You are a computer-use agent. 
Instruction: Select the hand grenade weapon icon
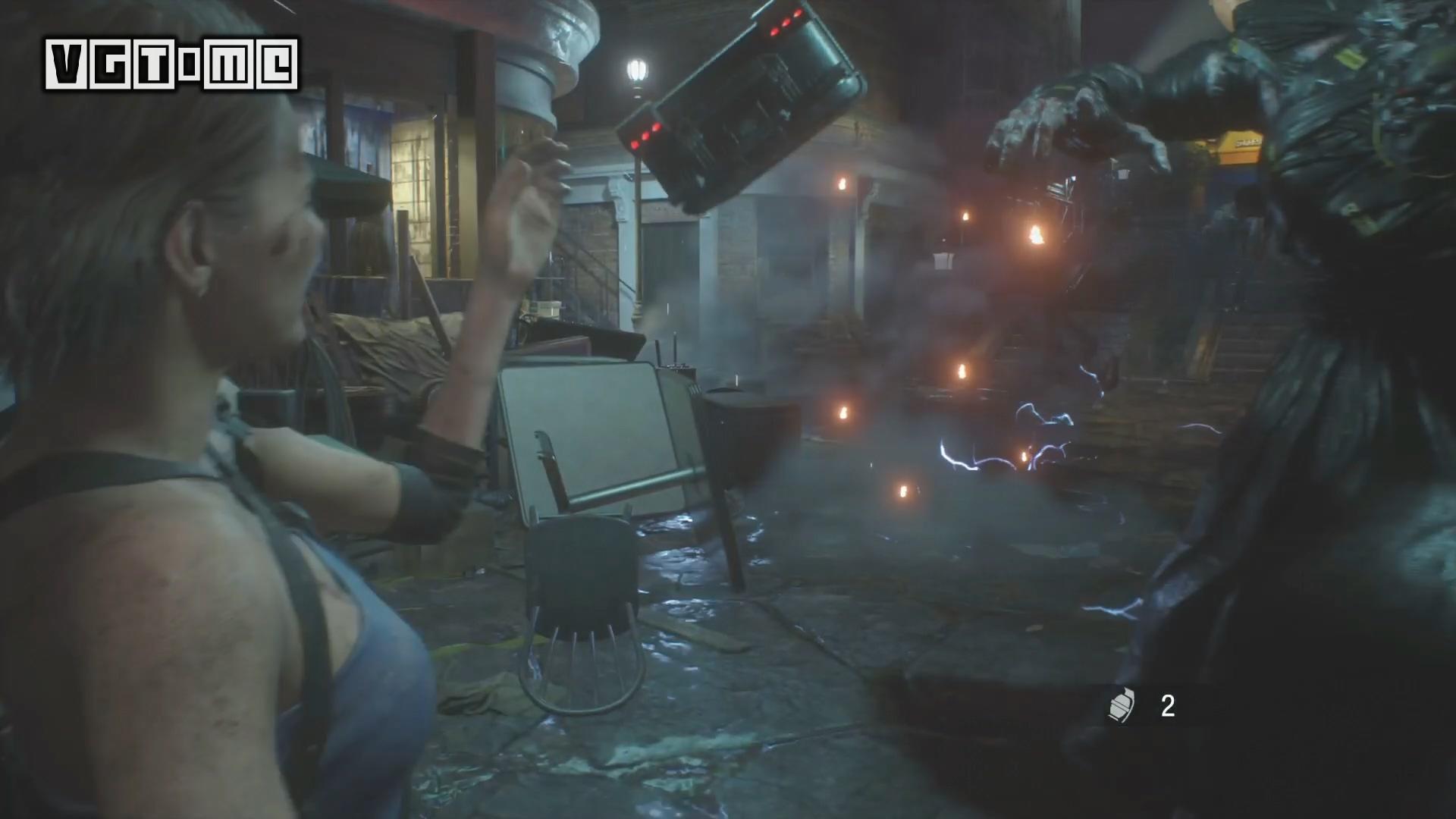(x=1121, y=707)
